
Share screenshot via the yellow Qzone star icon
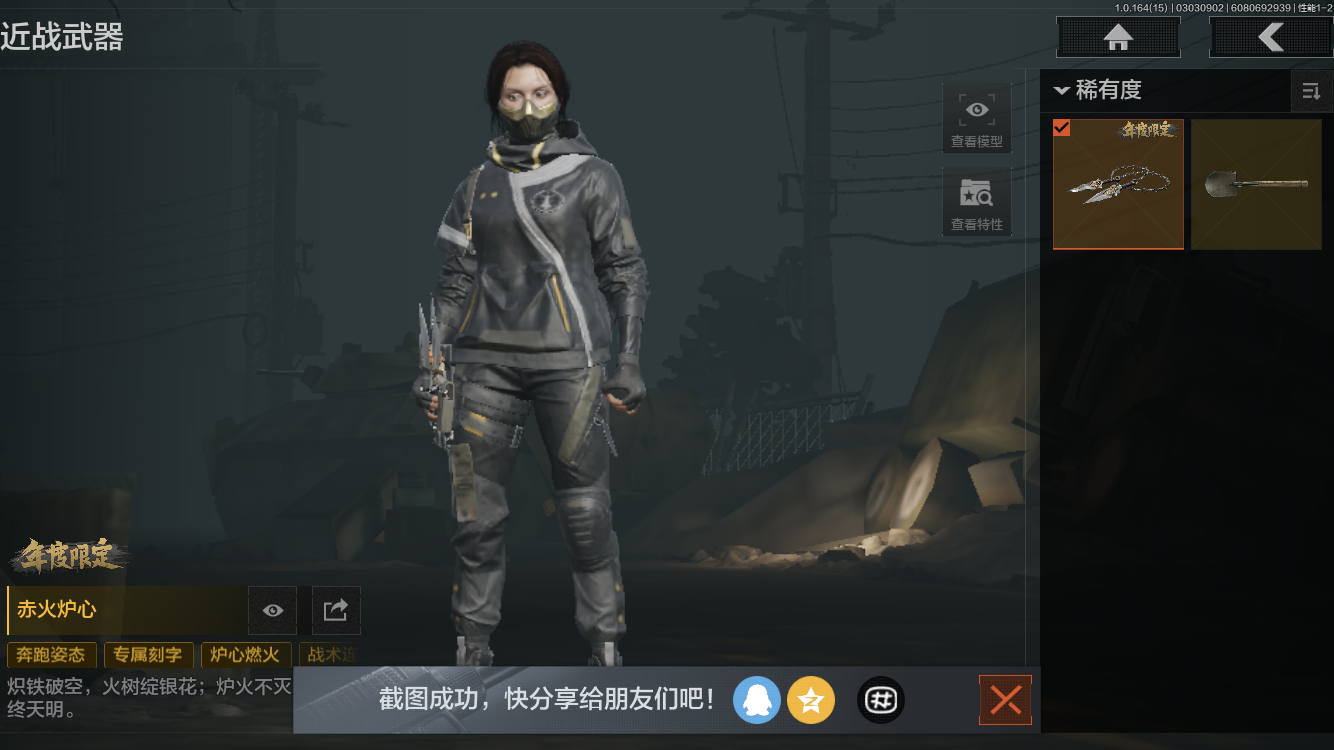(811, 700)
